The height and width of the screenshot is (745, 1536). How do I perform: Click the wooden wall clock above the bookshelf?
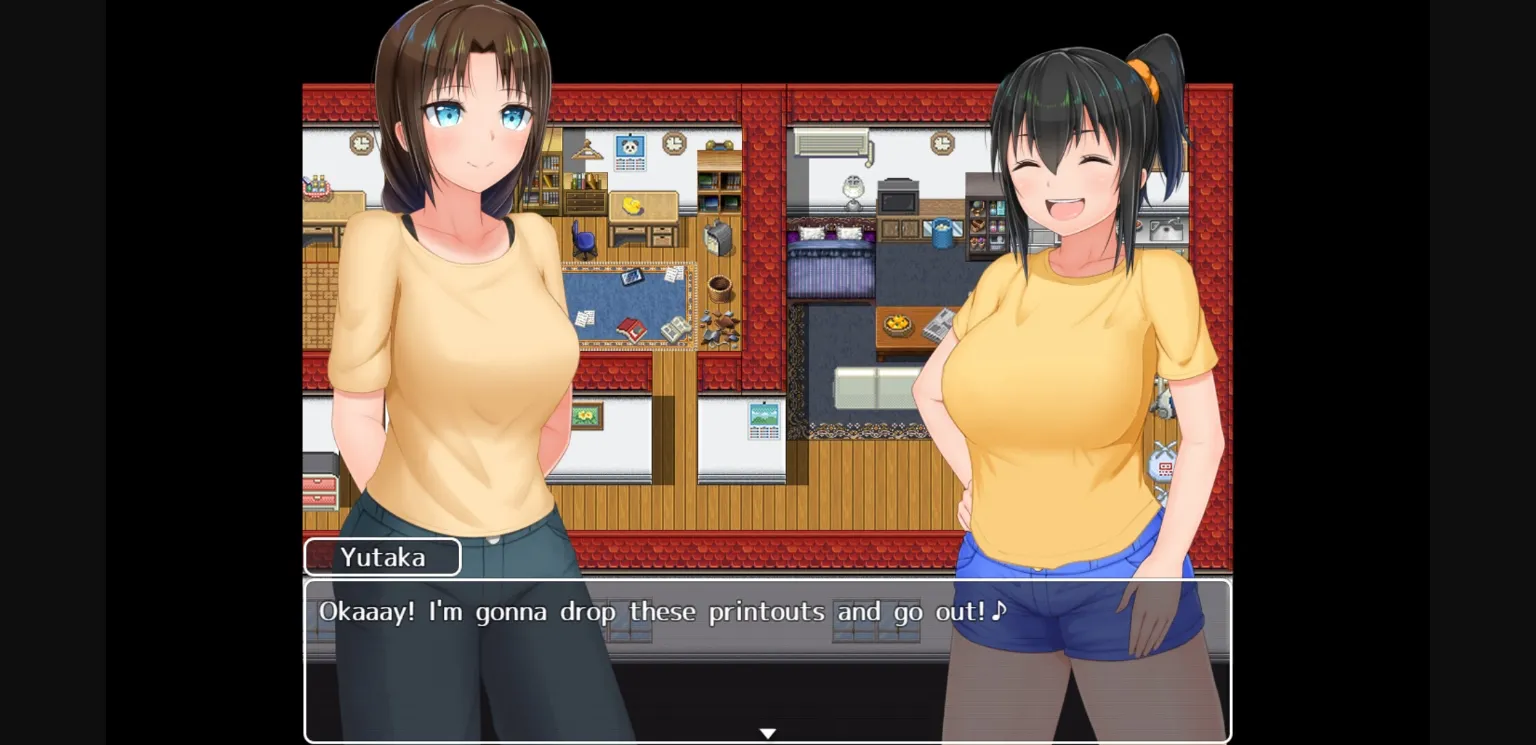point(672,142)
